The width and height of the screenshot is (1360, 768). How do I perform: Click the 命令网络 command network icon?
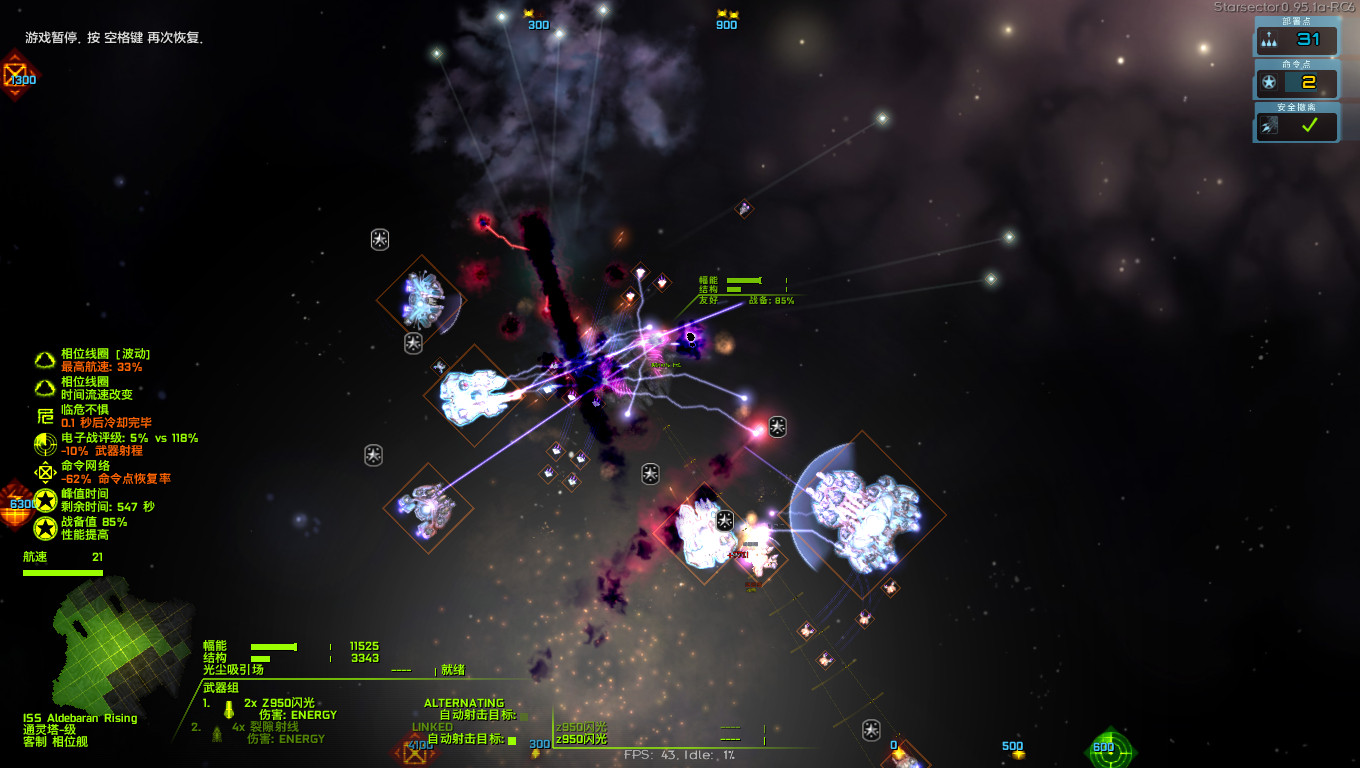(44, 470)
